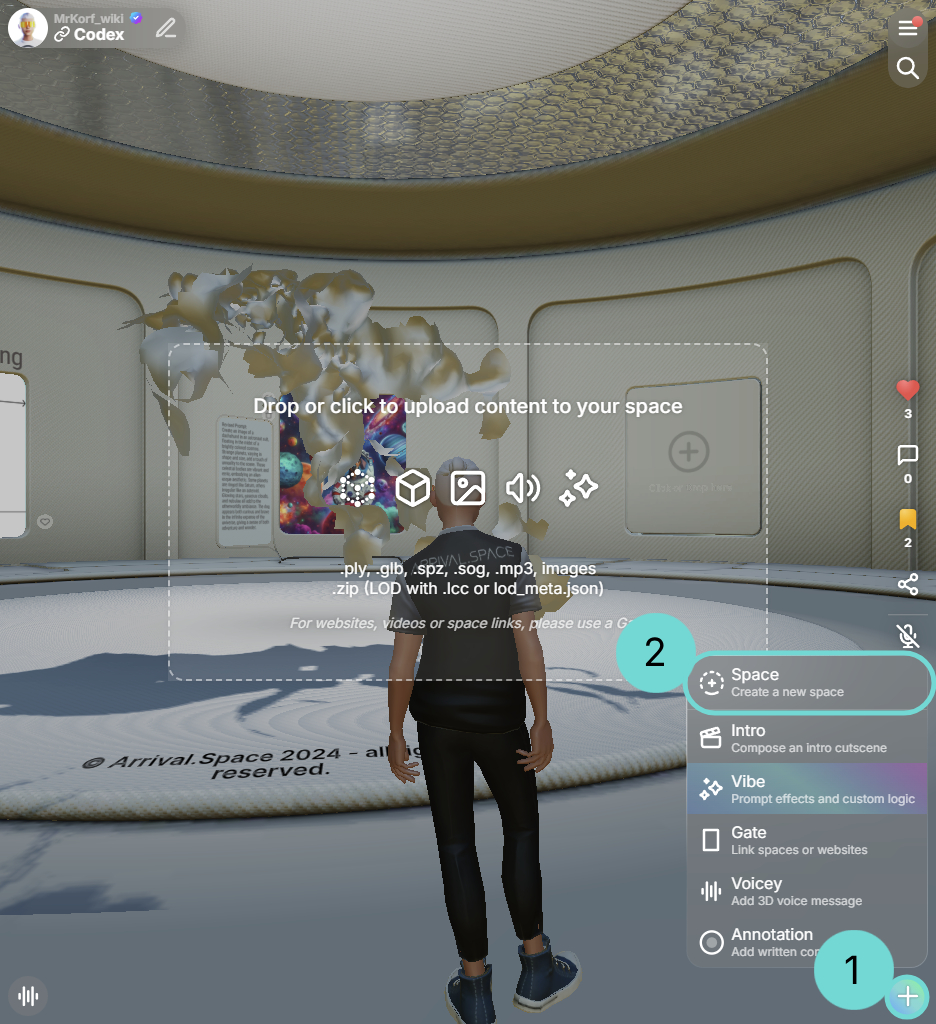Click the round plus add button
The width and height of the screenshot is (936, 1024).
tap(907, 996)
